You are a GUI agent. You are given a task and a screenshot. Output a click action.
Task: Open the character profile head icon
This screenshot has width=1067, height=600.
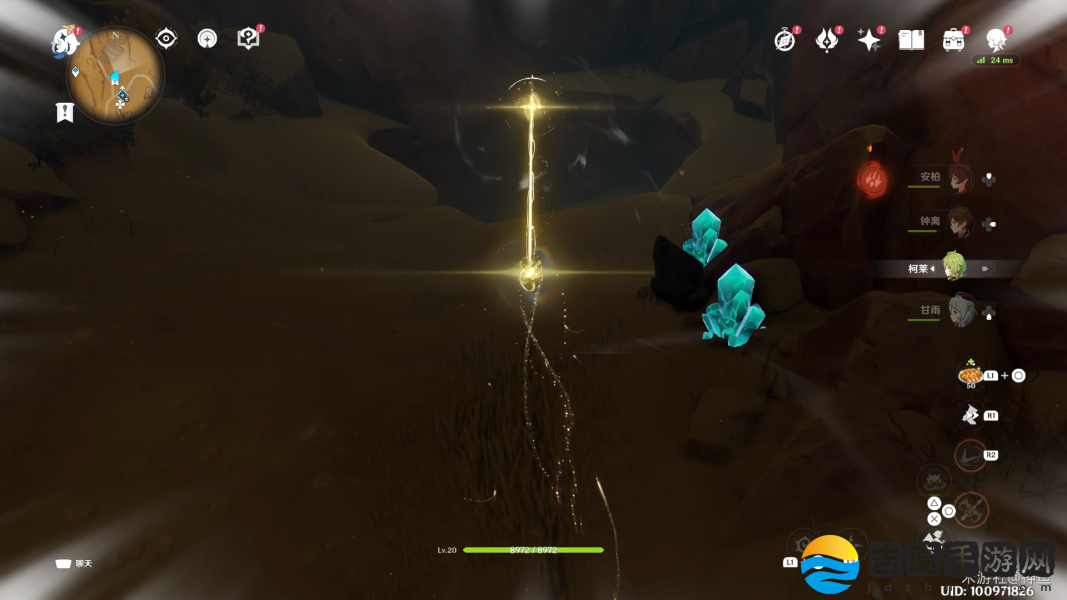996,40
